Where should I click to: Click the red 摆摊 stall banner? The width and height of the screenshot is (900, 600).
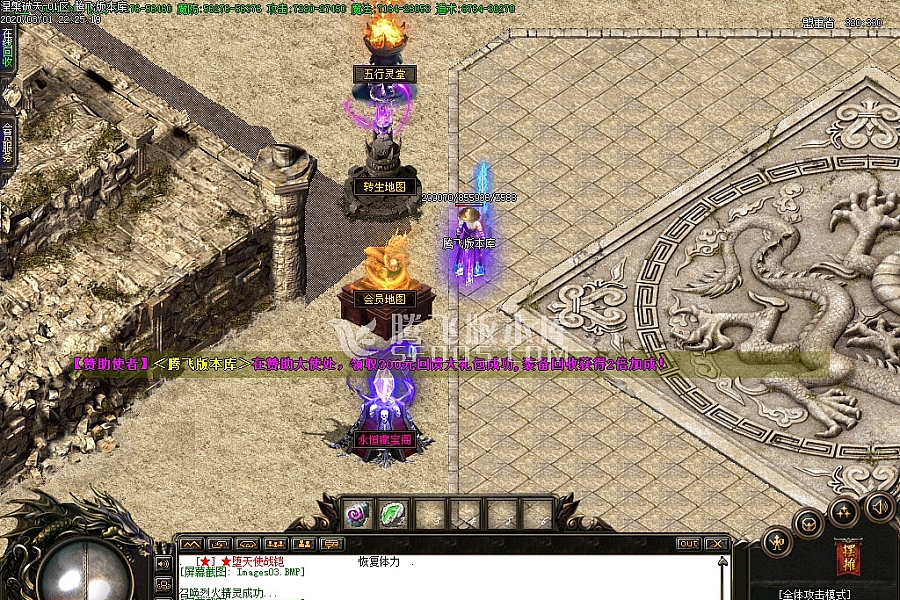847,557
